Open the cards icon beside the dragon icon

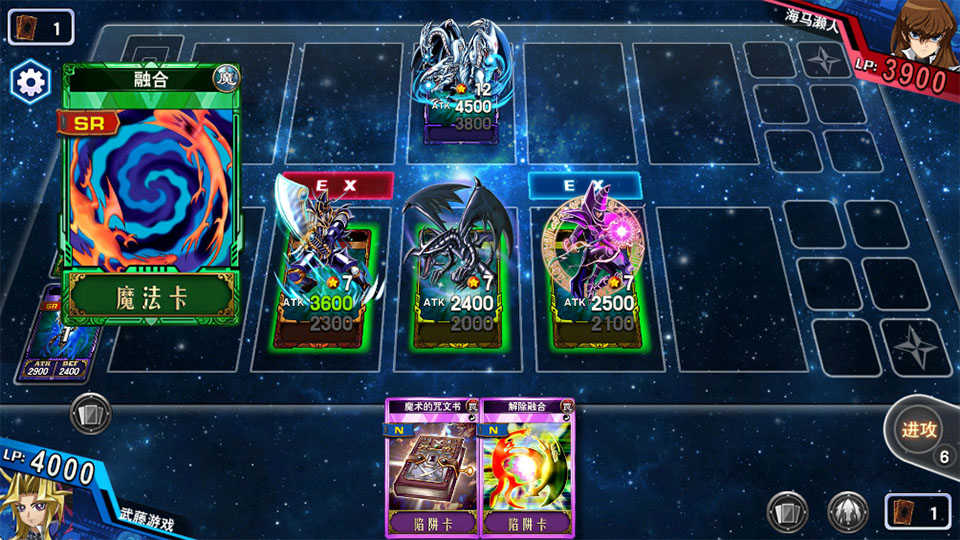[x=787, y=512]
